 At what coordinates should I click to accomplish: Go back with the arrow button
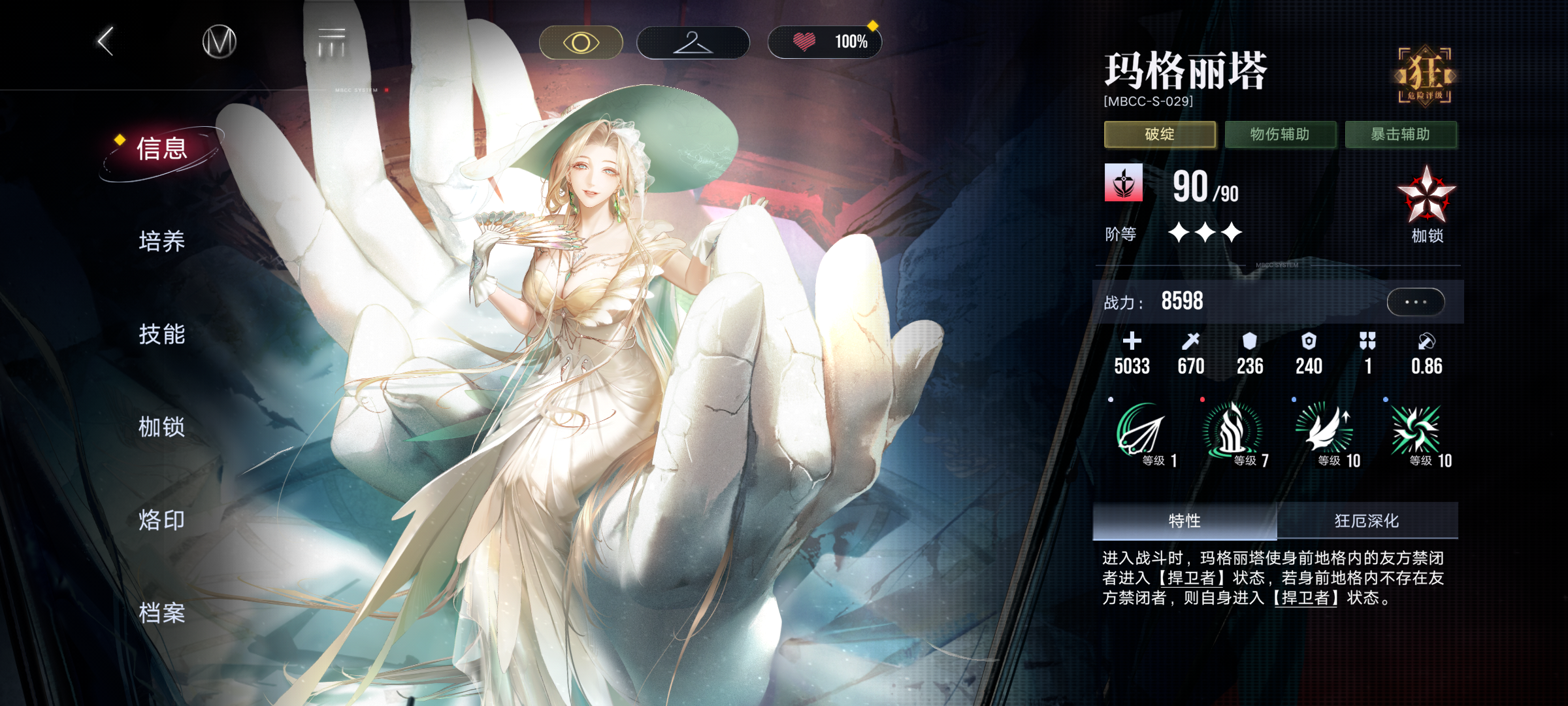[106, 42]
